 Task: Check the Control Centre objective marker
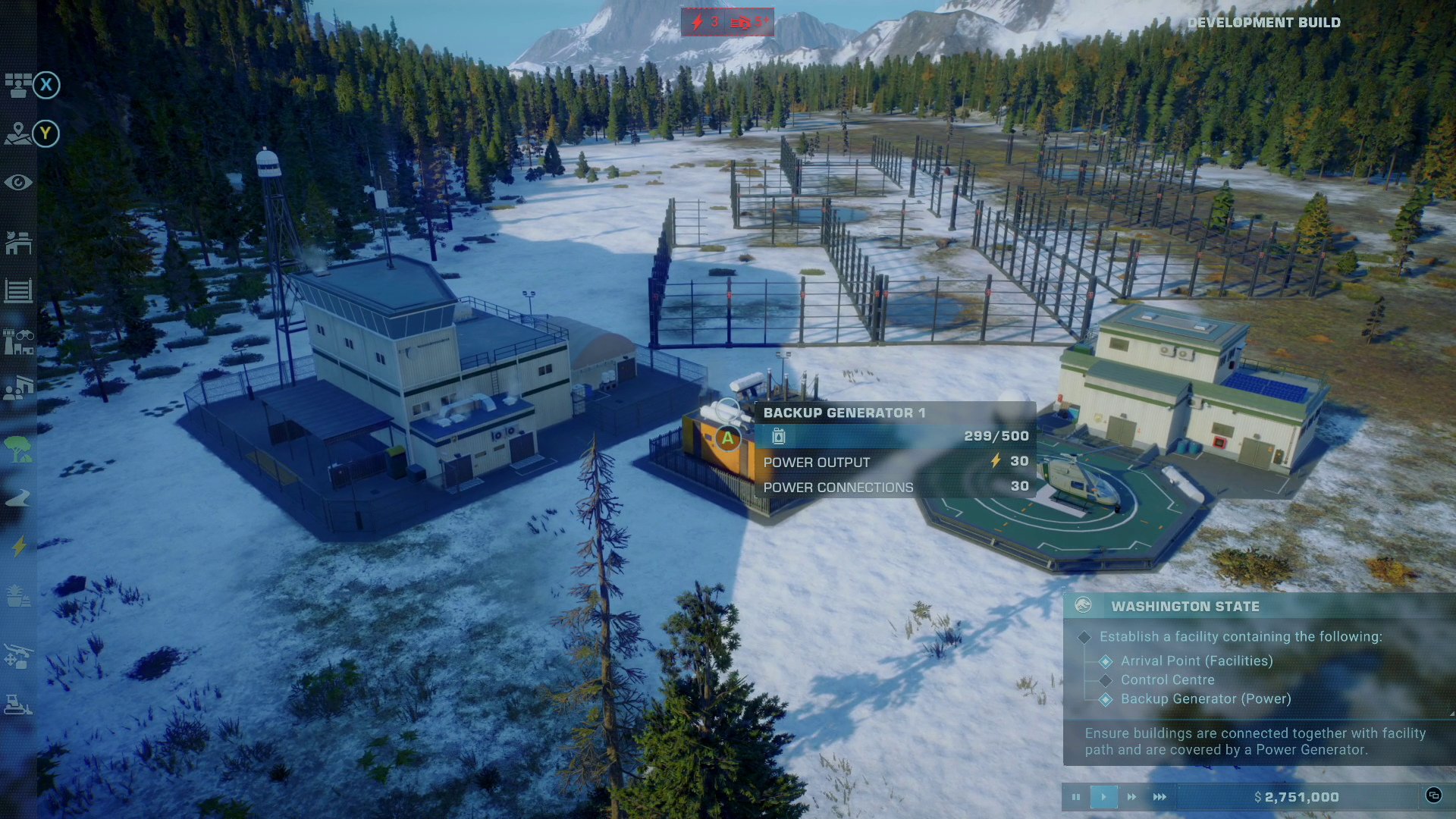point(1104,680)
